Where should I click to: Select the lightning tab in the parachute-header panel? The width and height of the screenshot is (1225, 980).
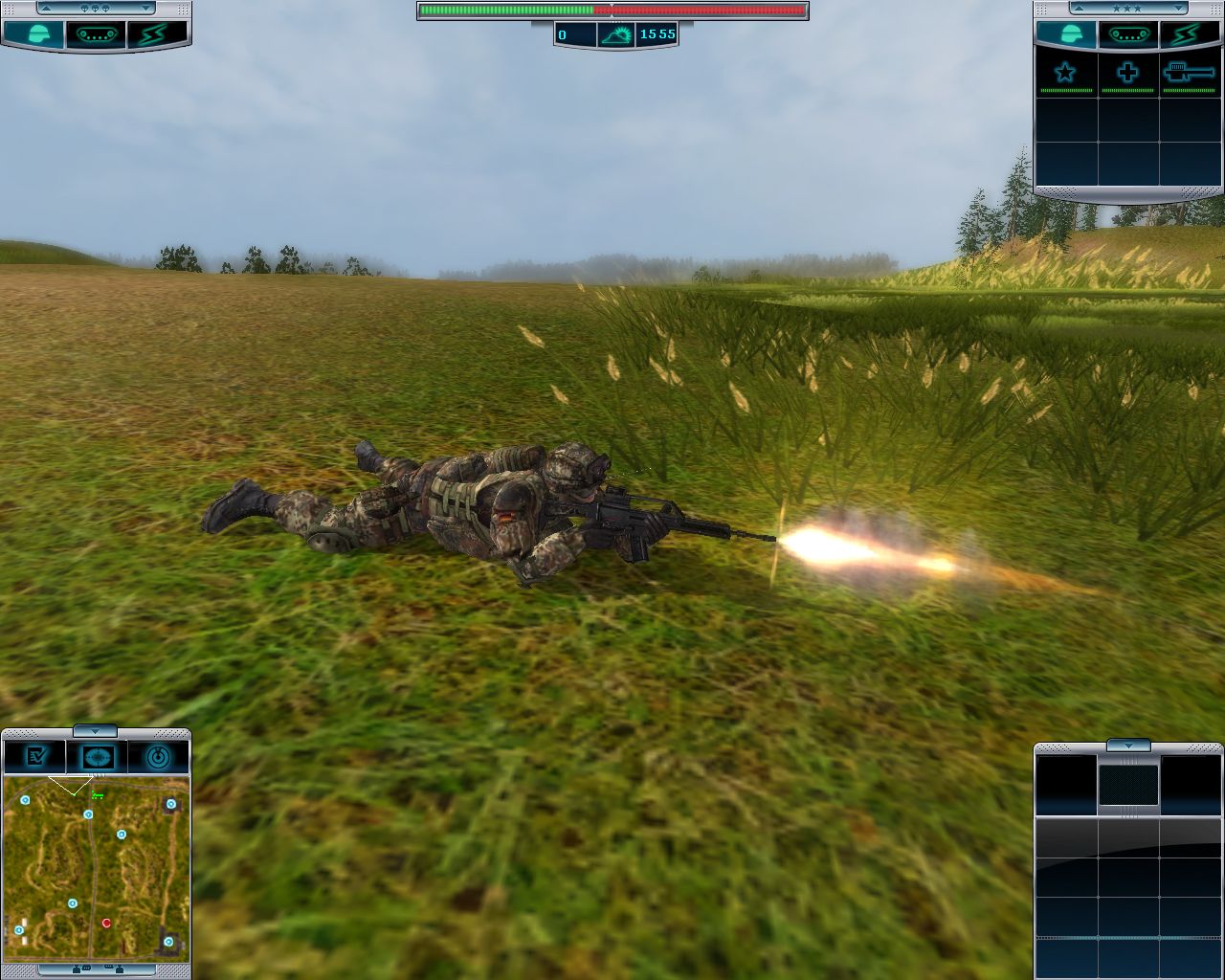(x=156, y=35)
